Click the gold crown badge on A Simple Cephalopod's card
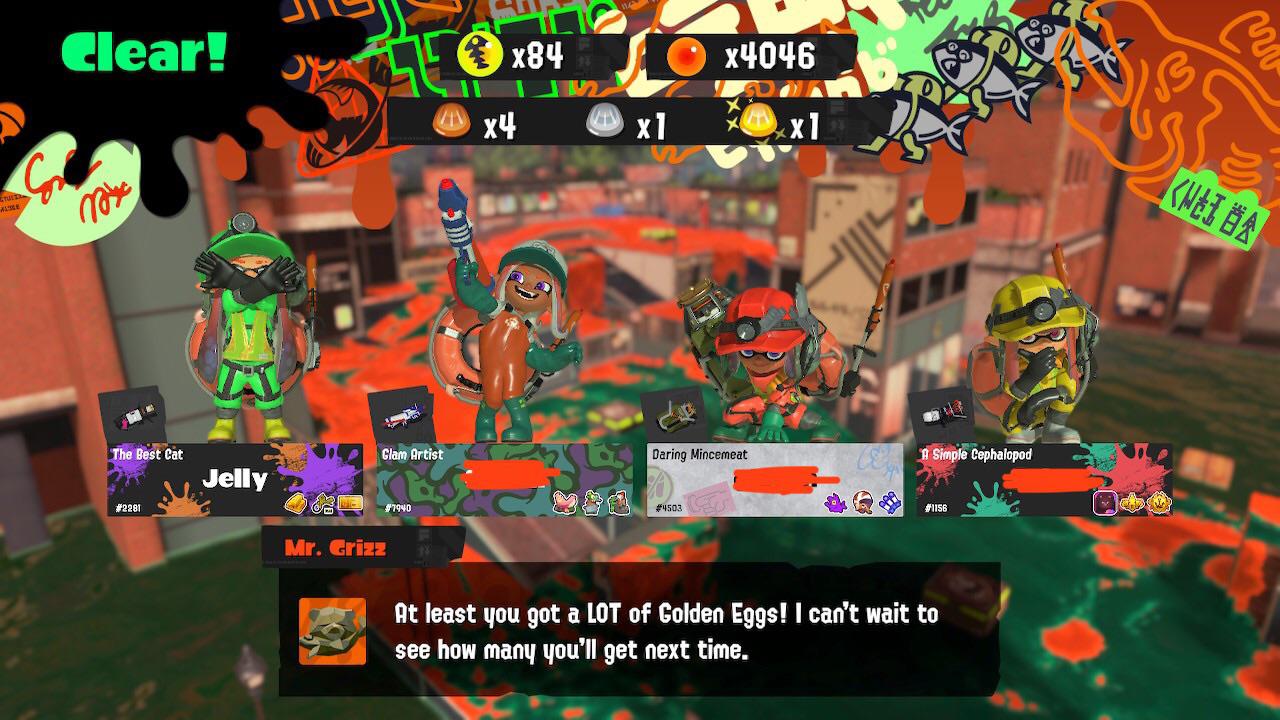 1160,503
